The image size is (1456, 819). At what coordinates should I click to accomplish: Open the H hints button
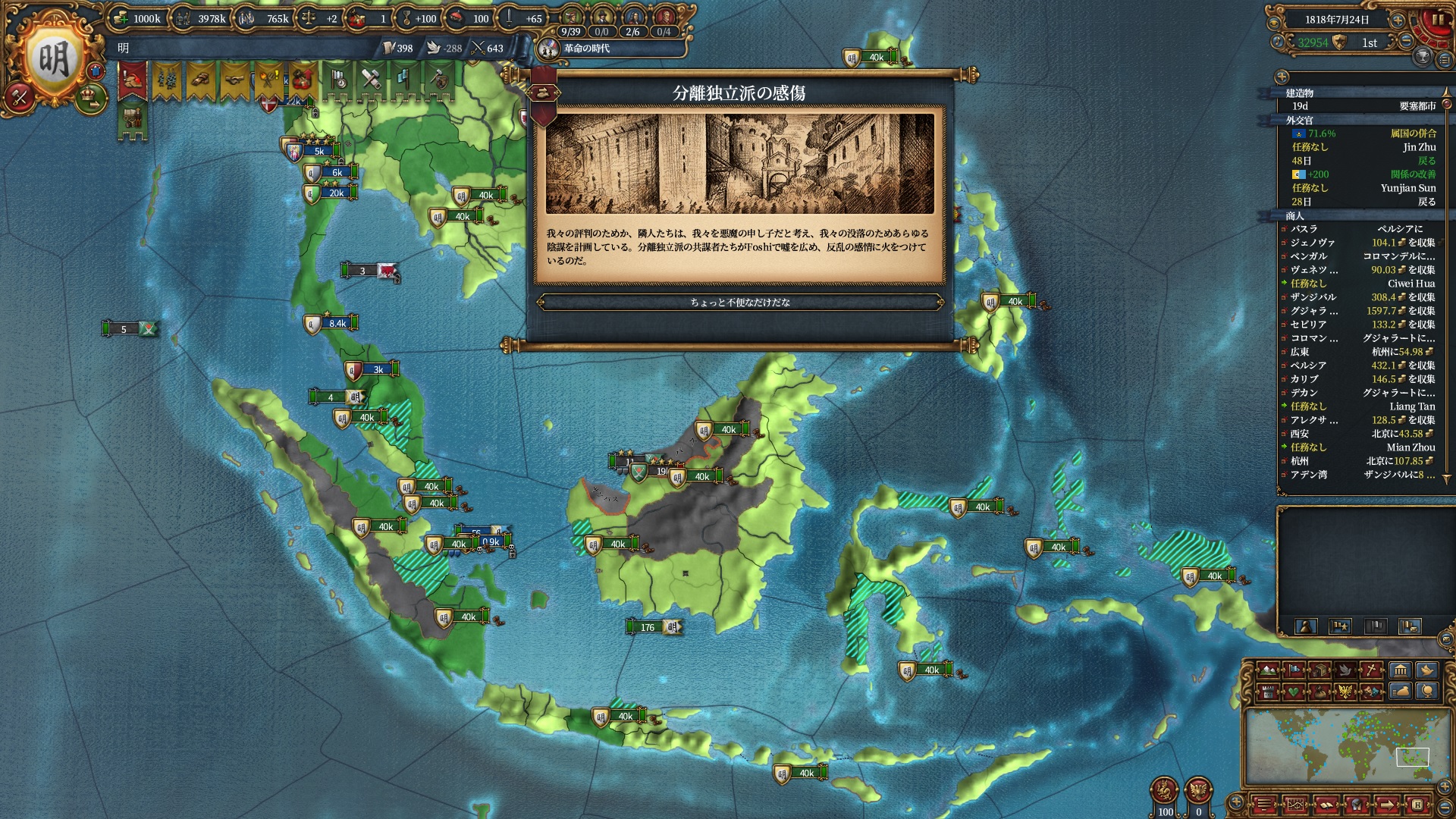click(x=1417, y=805)
